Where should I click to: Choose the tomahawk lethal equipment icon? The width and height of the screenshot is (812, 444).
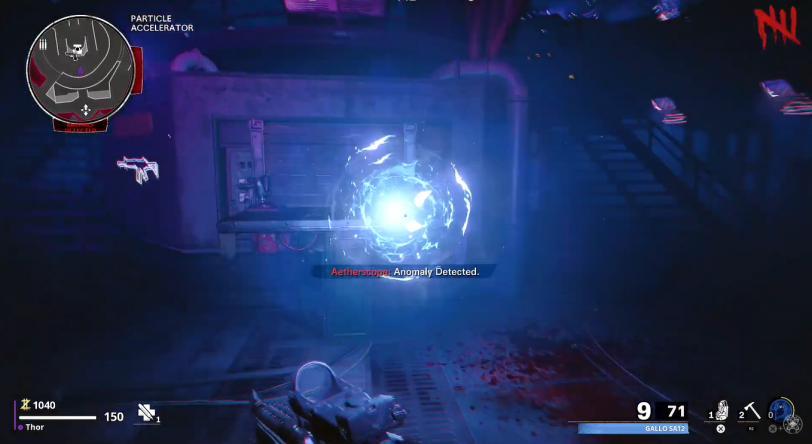point(751,410)
